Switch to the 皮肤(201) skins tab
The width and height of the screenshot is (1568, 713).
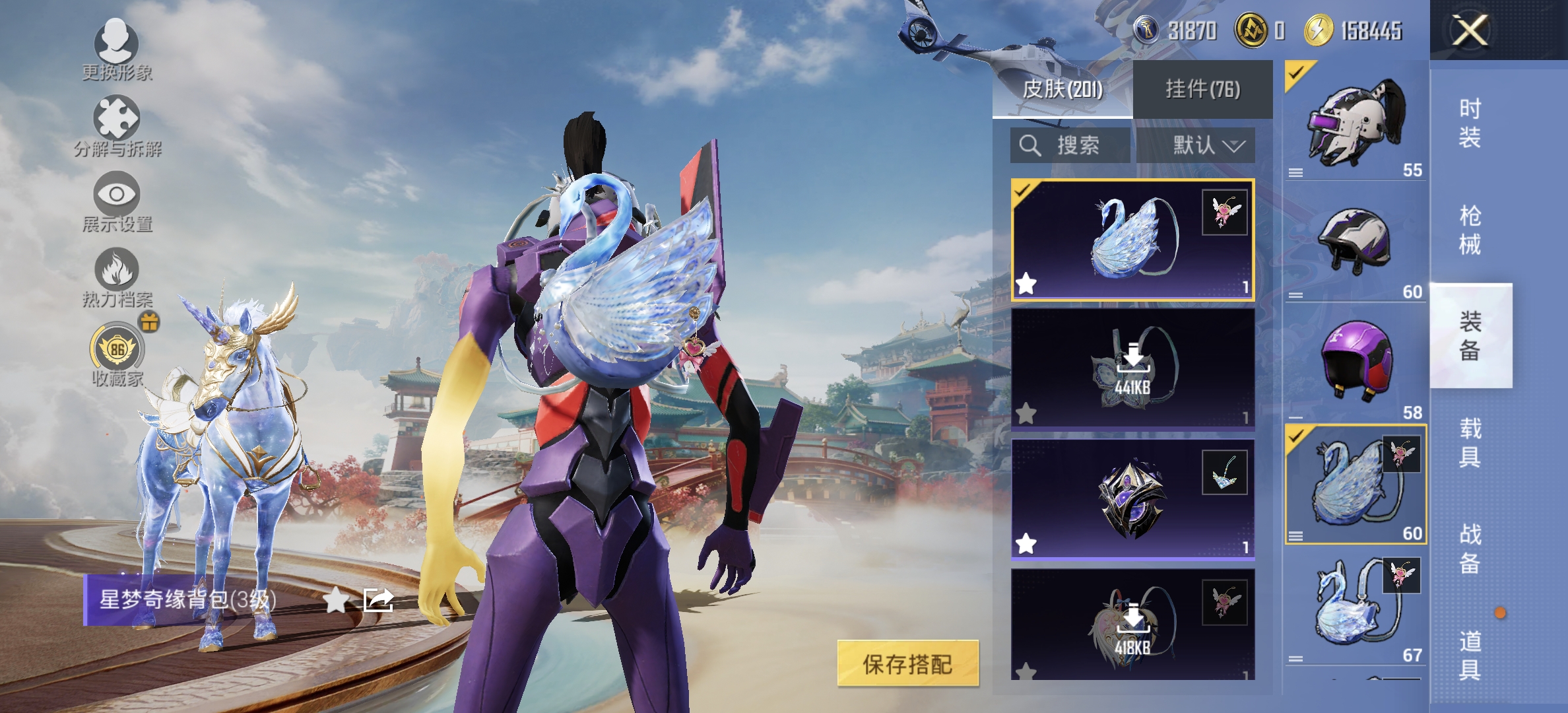pyautogui.click(x=1062, y=89)
